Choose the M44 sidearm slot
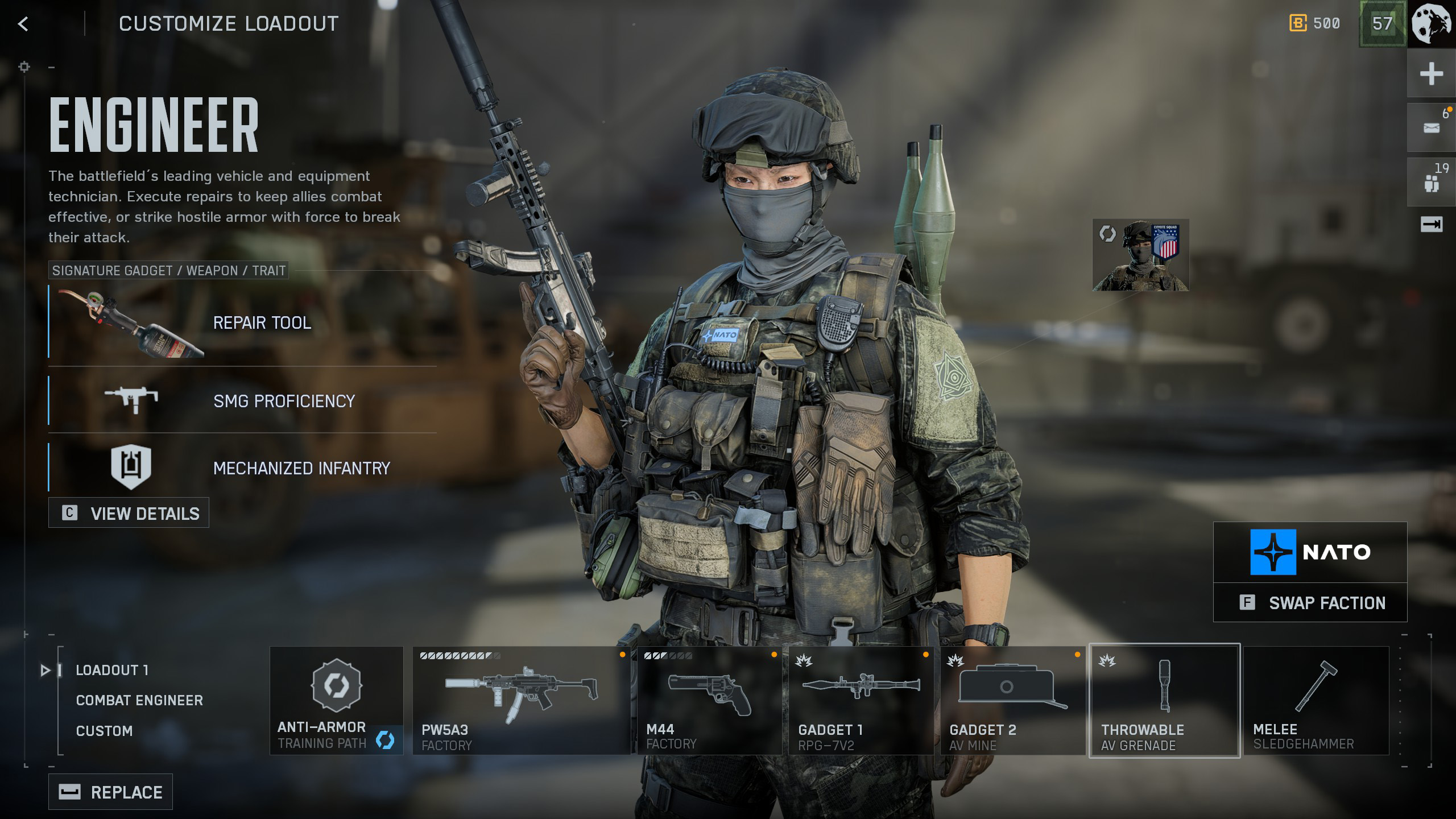Screen dimensions: 1456x819 (x=709, y=701)
